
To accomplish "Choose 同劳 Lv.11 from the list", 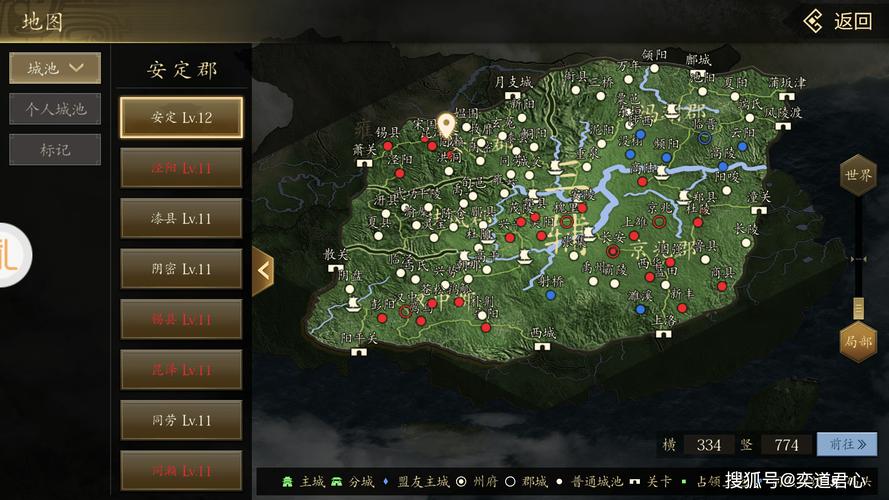I will click(181, 420).
